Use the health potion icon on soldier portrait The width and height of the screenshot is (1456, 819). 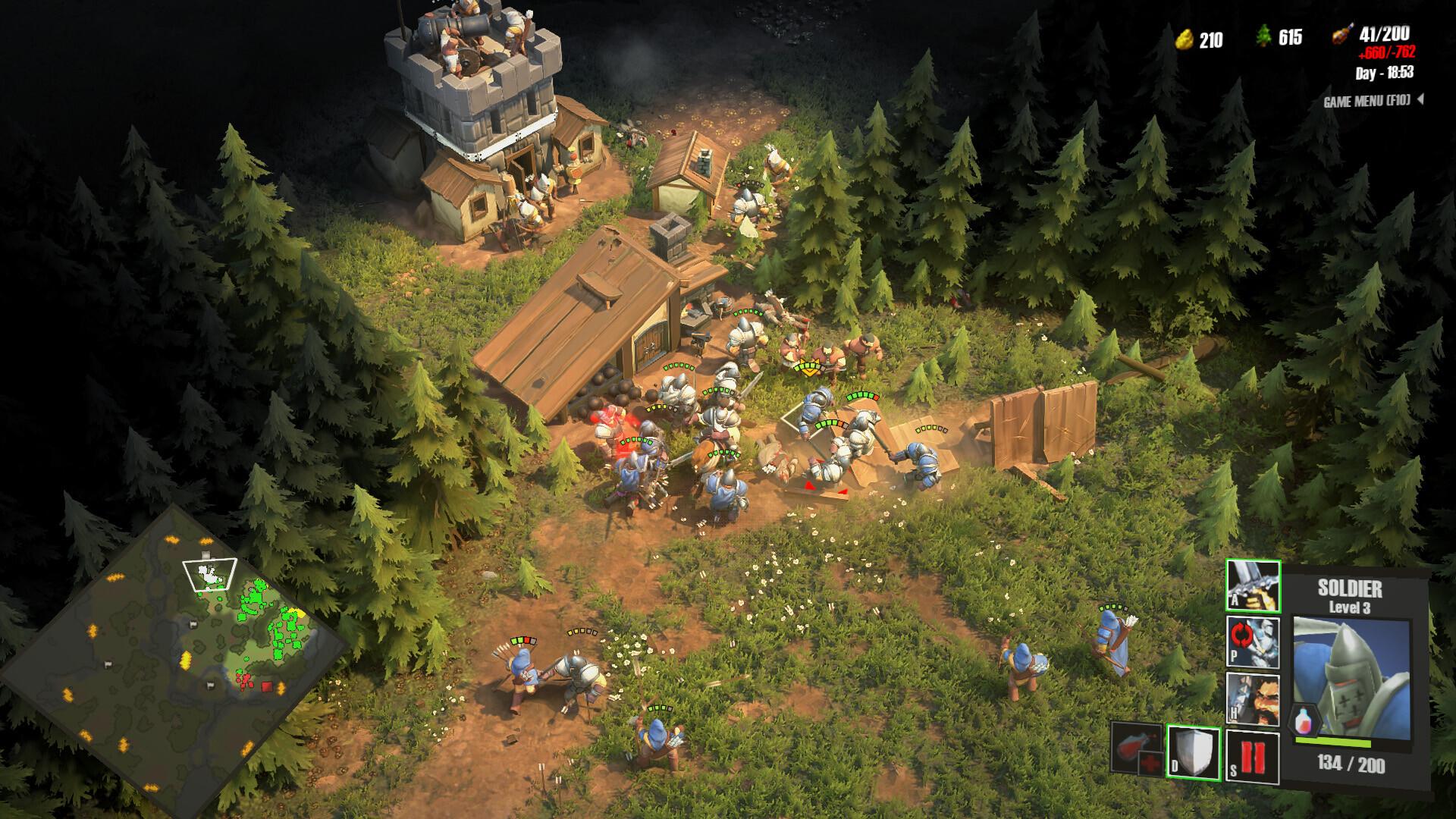1304,720
